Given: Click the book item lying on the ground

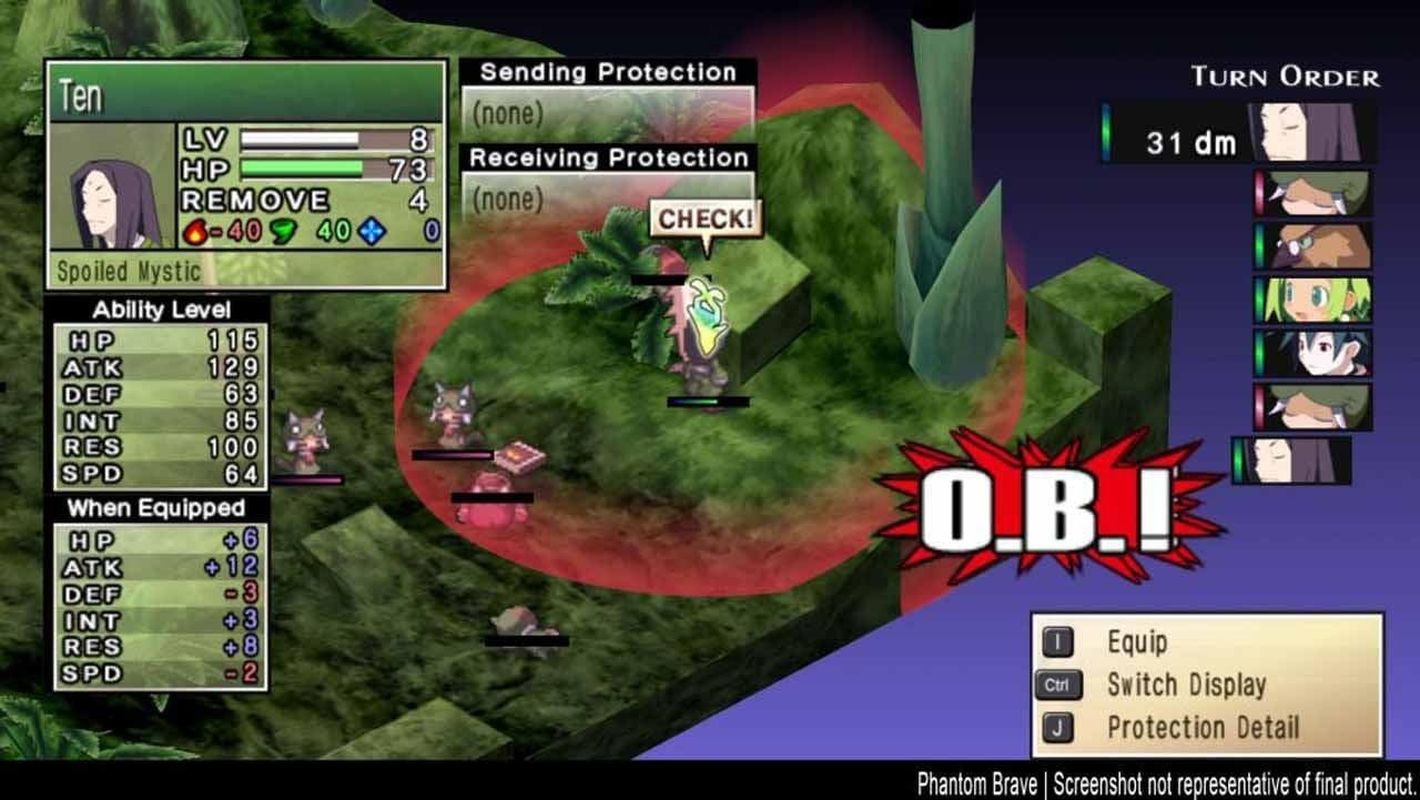Looking at the screenshot, I should (x=522, y=456).
